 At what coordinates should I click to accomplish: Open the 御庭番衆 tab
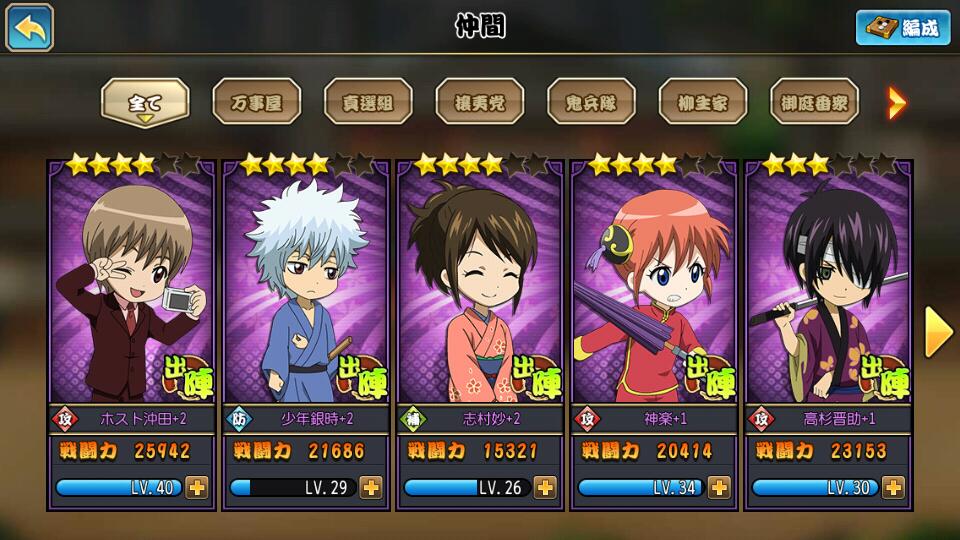(814, 102)
